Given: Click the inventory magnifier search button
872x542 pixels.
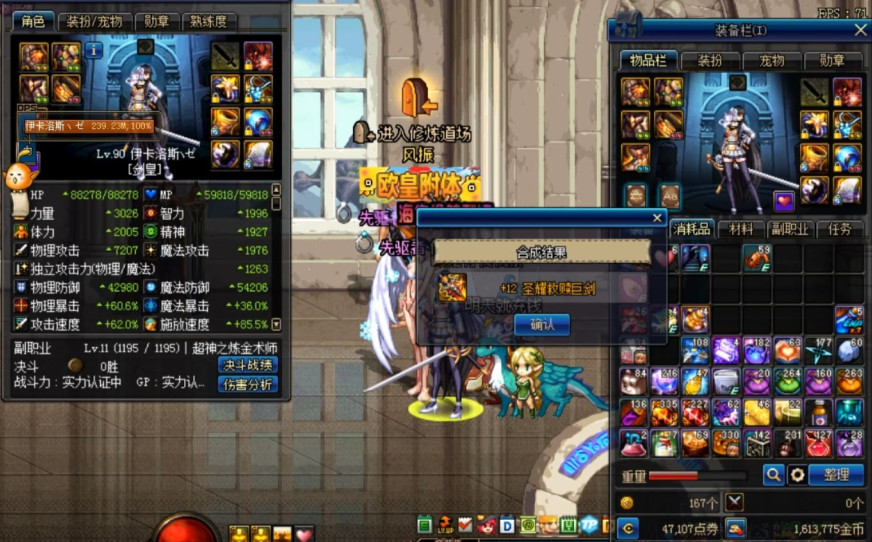Looking at the screenshot, I should point(773,475).
